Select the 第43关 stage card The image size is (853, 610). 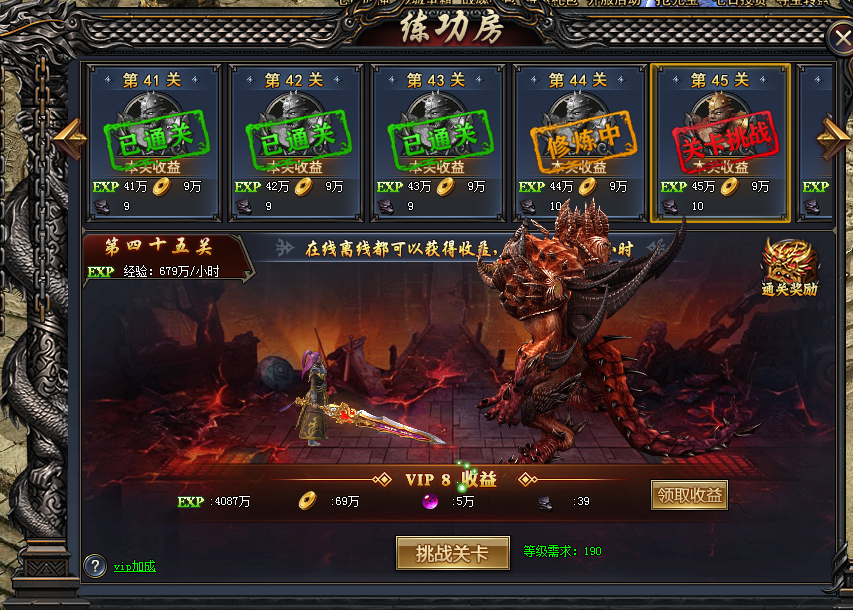(438, 142)
